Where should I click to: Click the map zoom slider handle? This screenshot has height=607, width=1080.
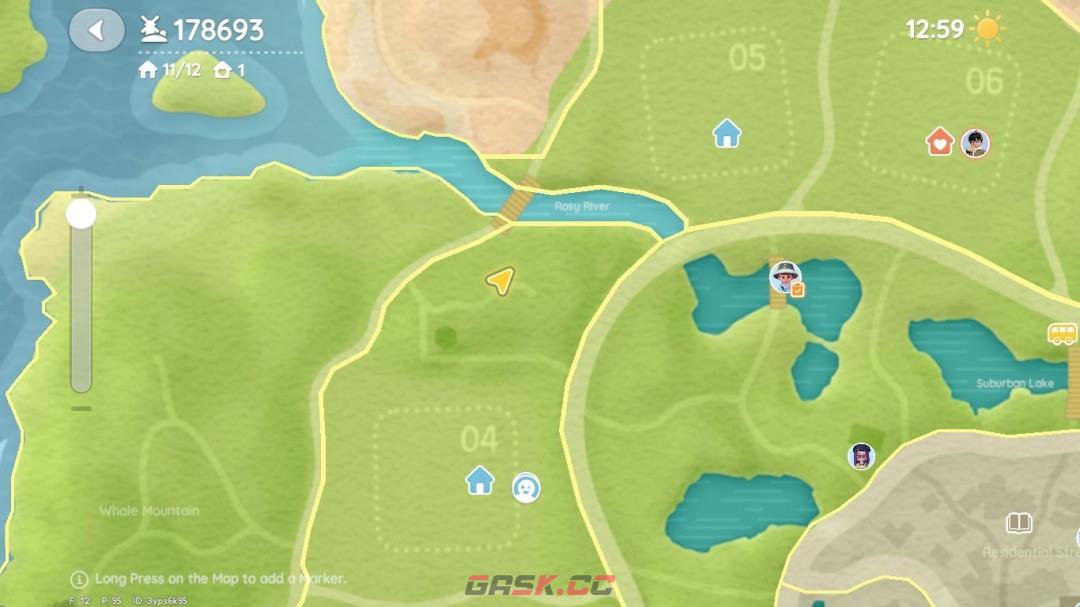coord(81,214)
